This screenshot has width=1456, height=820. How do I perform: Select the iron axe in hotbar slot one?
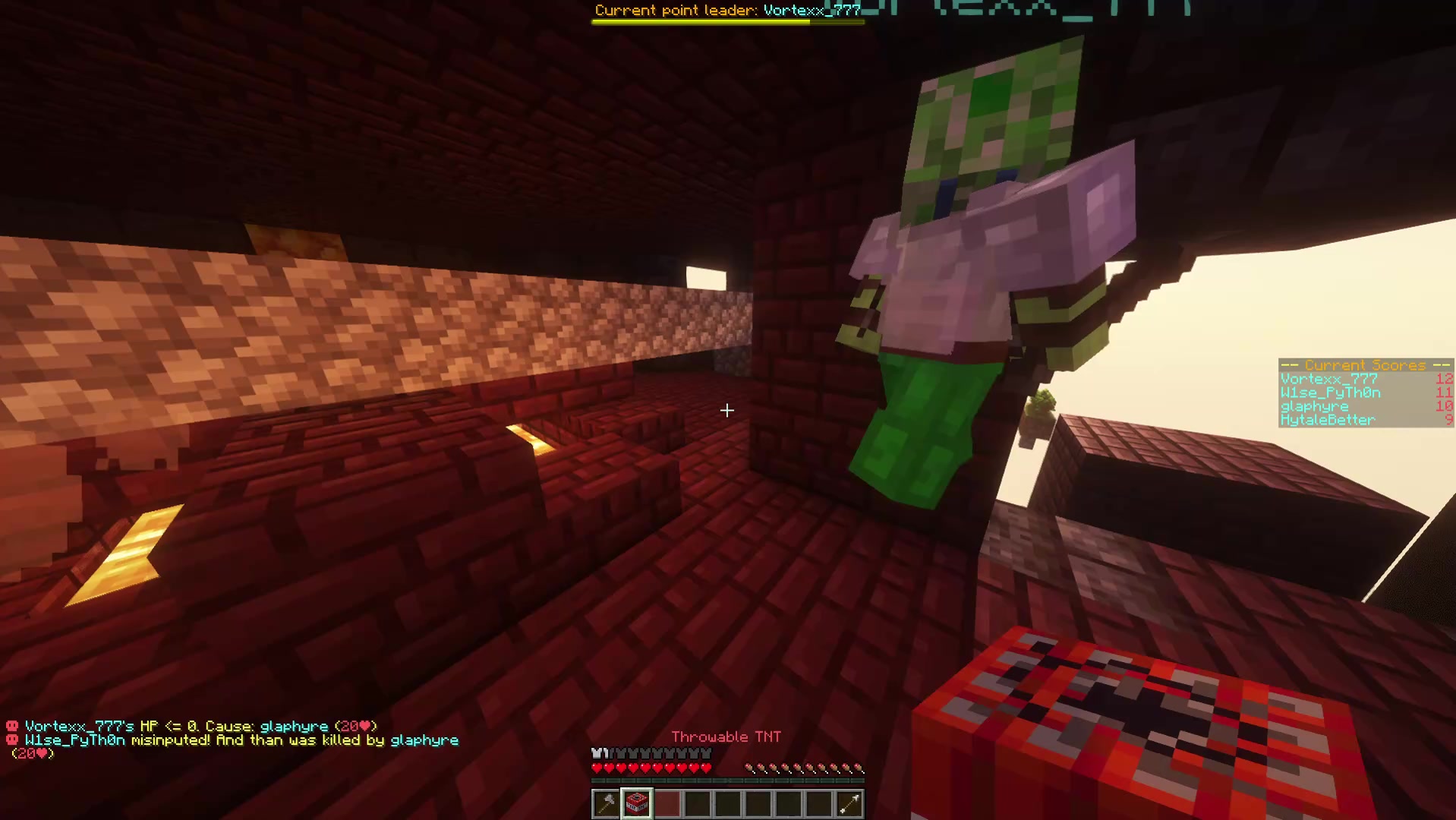[x=605, y=803]
